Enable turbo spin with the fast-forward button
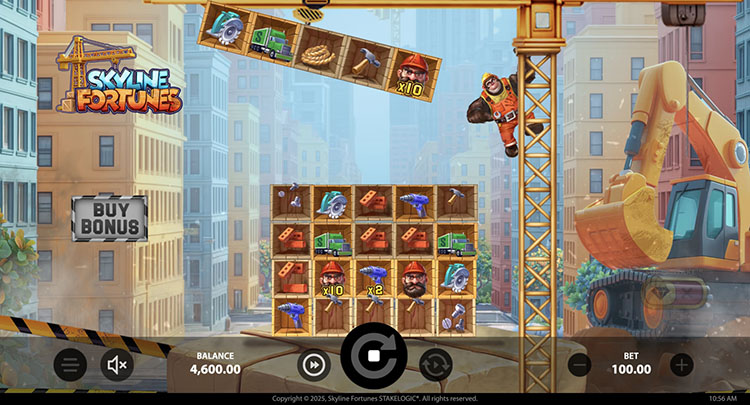Viewport: 750px width, 405px height. click(314, 364)
